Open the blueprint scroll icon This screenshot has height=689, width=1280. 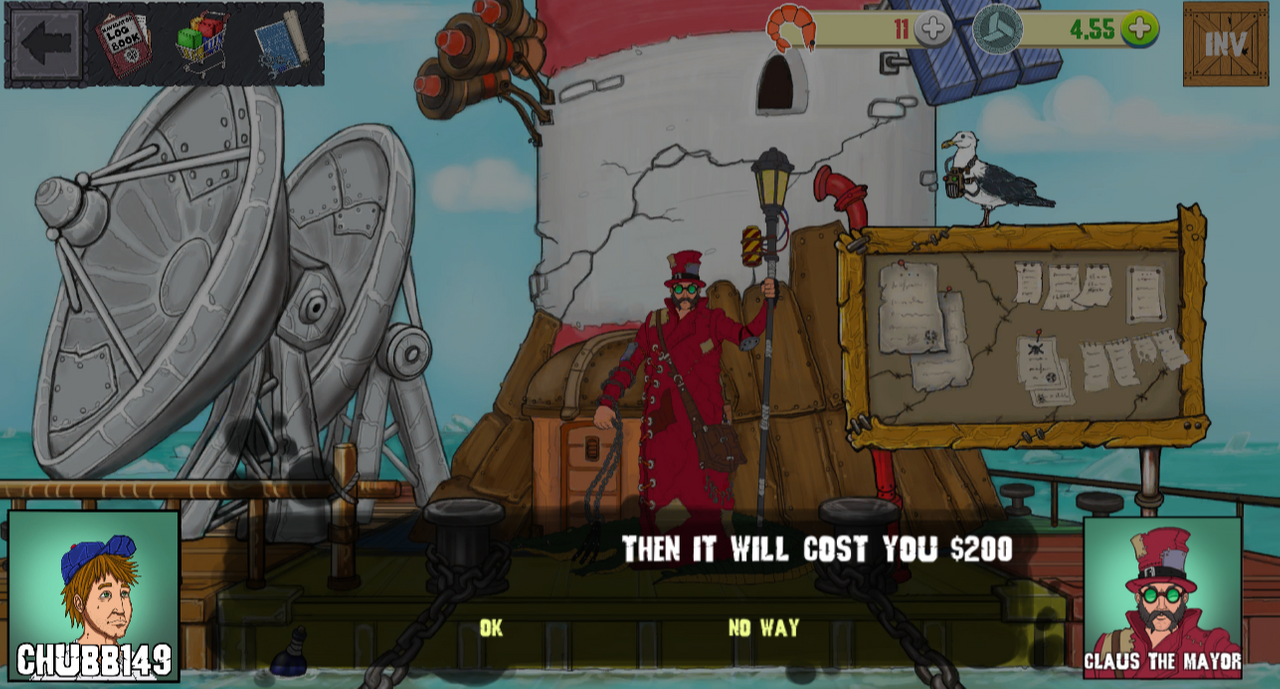point(279,44)
